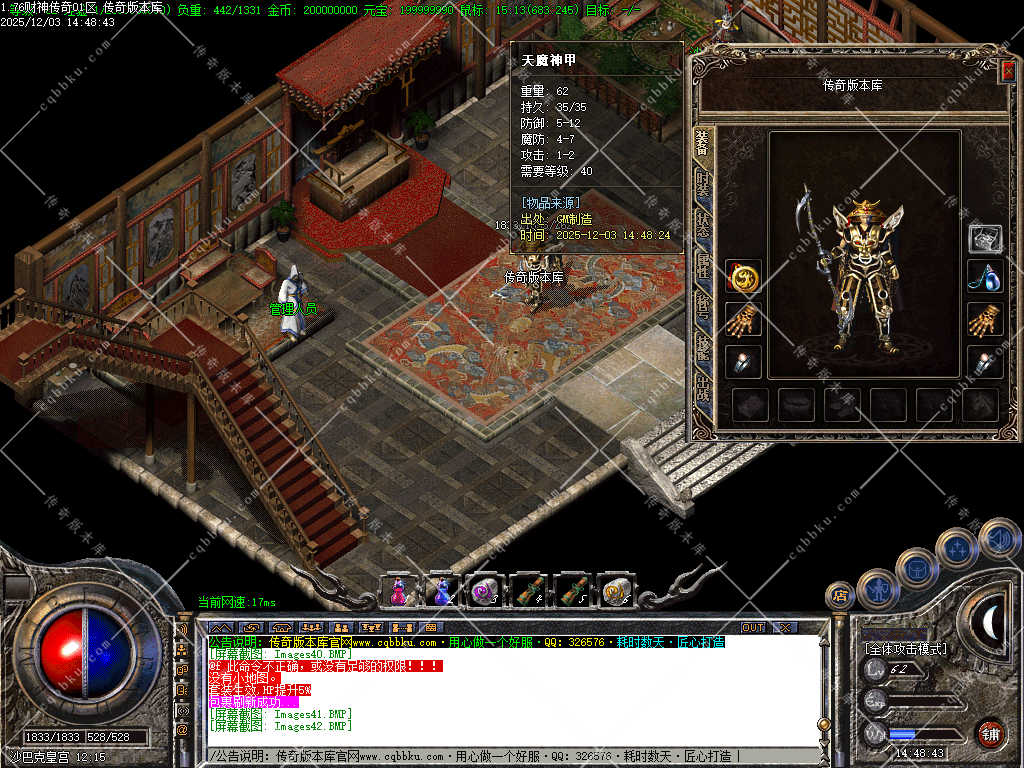Close the character equipment panel
This screenshot has width=1024, height=768.
coord(1007,70)
